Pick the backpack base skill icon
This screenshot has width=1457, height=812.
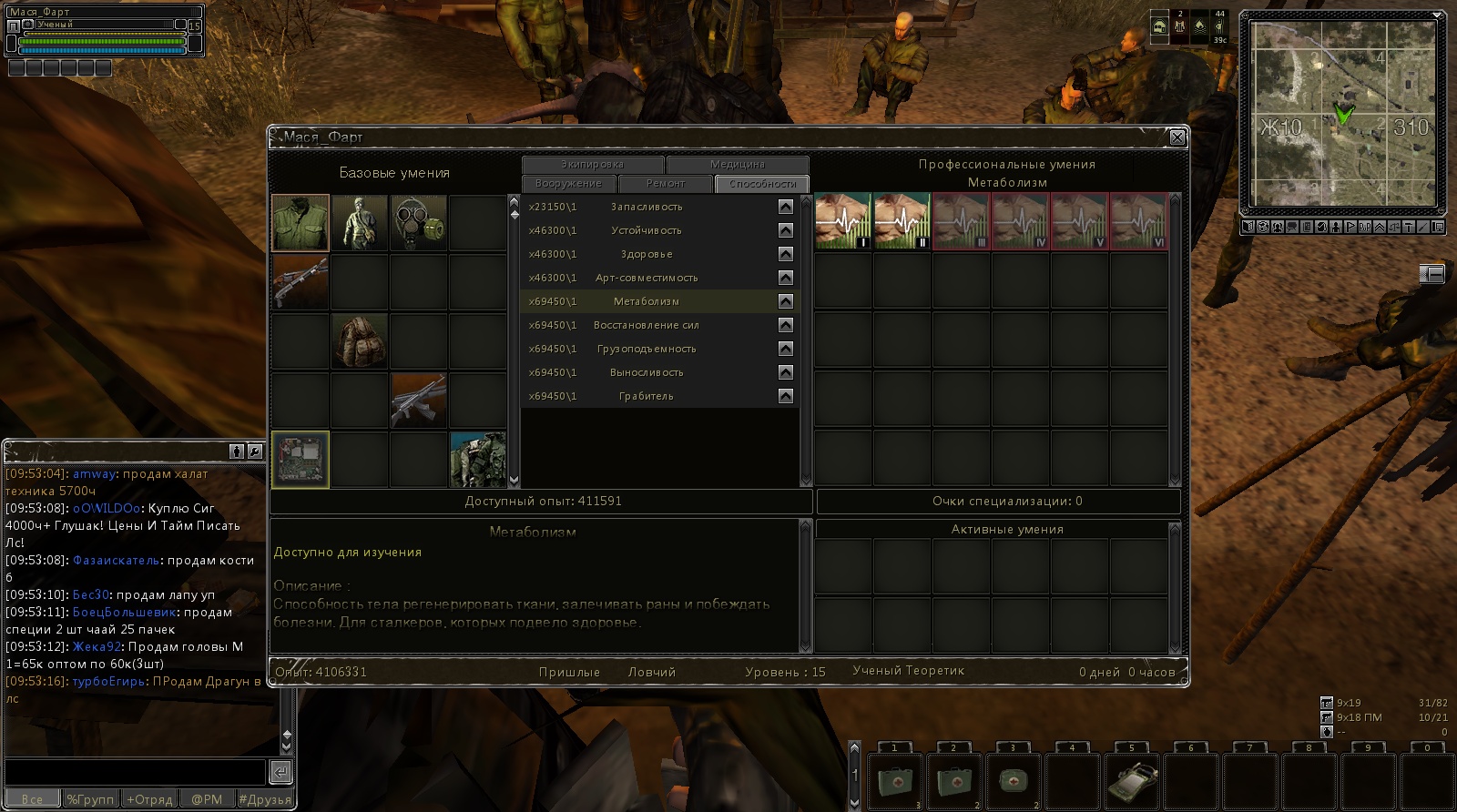click(x=360, y=341)
